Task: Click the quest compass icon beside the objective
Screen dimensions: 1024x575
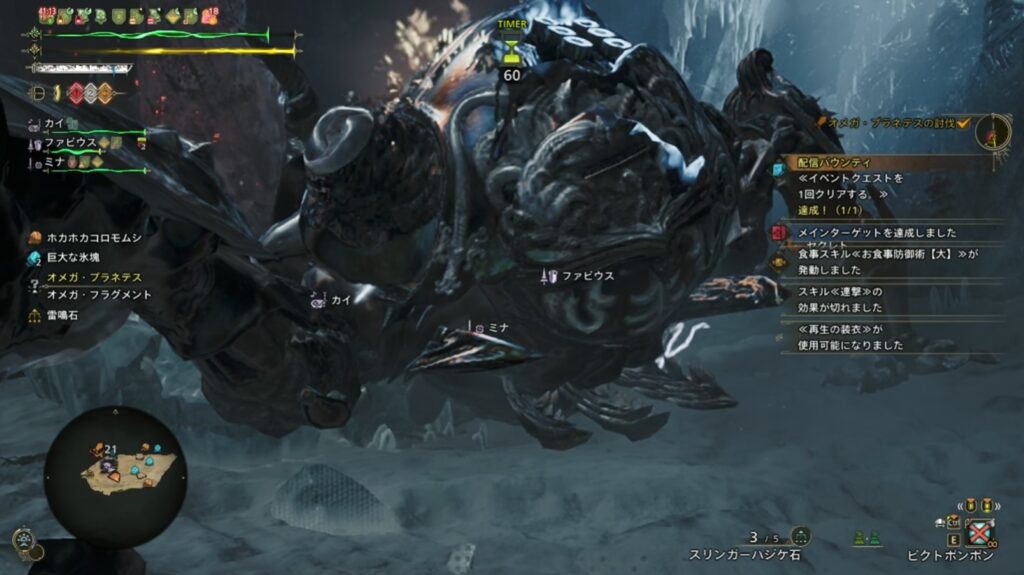Action: (x=992, y=132)
